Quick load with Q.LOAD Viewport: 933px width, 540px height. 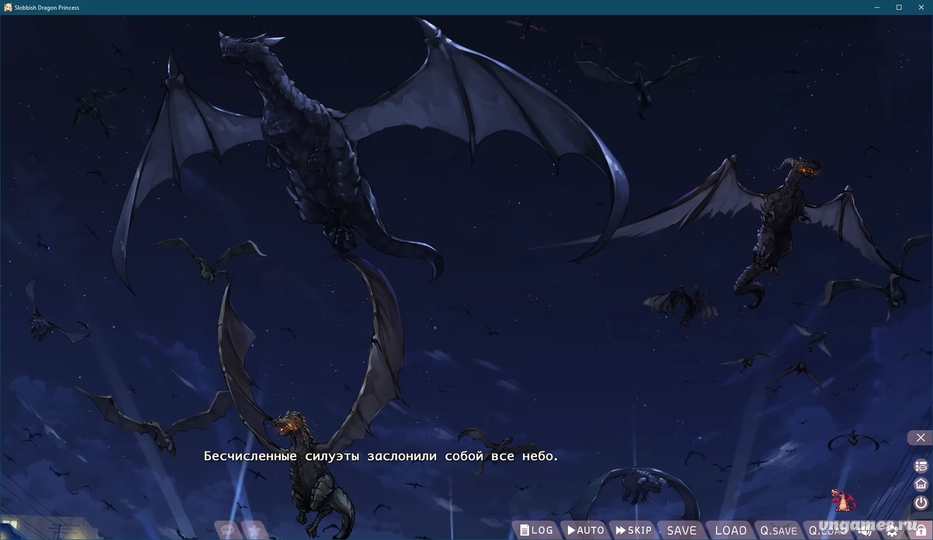point(826,530)
